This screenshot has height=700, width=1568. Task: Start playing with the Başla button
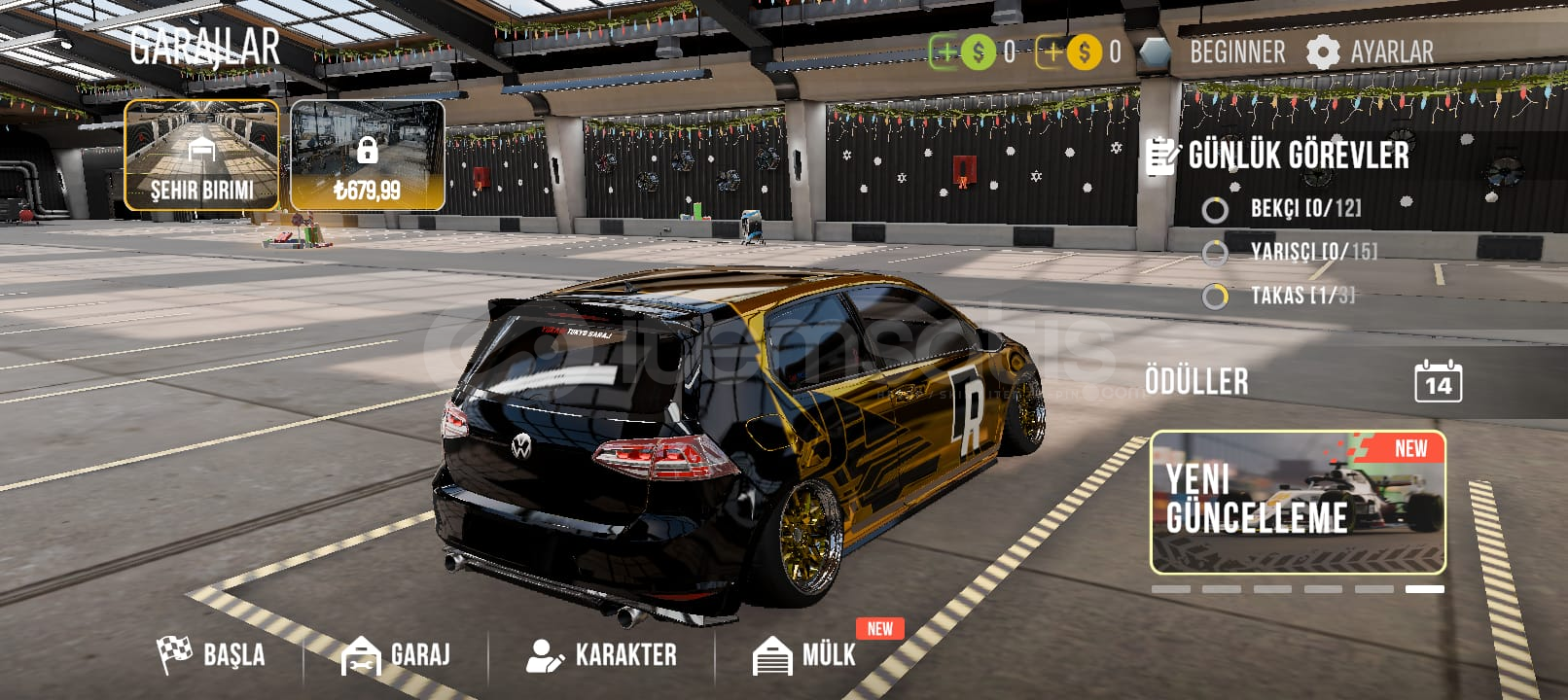pos(212,654)
